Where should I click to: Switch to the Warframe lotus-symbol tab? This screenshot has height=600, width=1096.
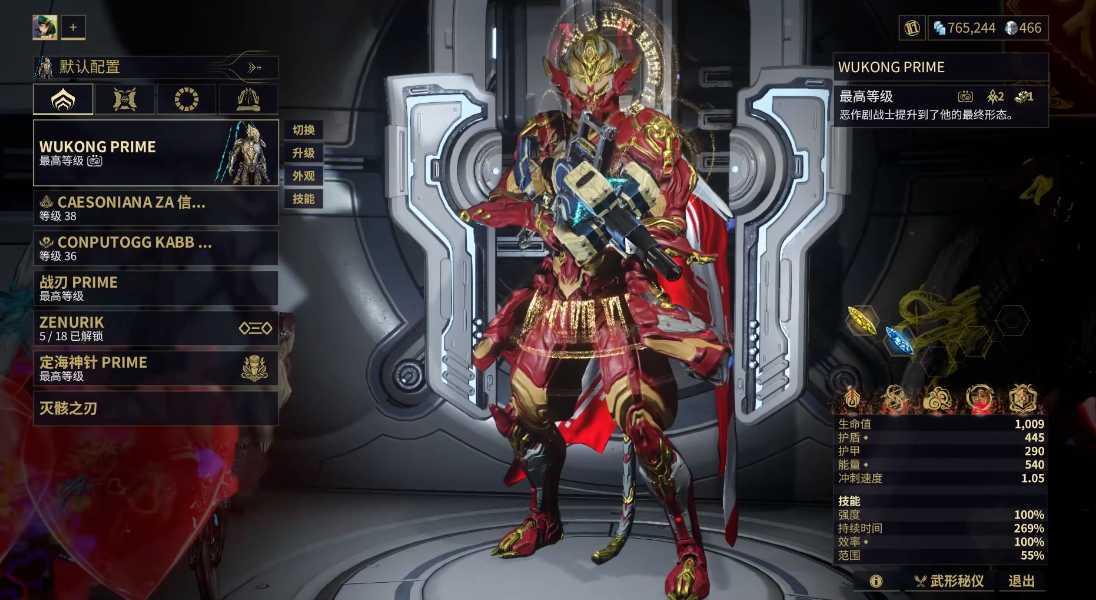(x=63, y=99)
